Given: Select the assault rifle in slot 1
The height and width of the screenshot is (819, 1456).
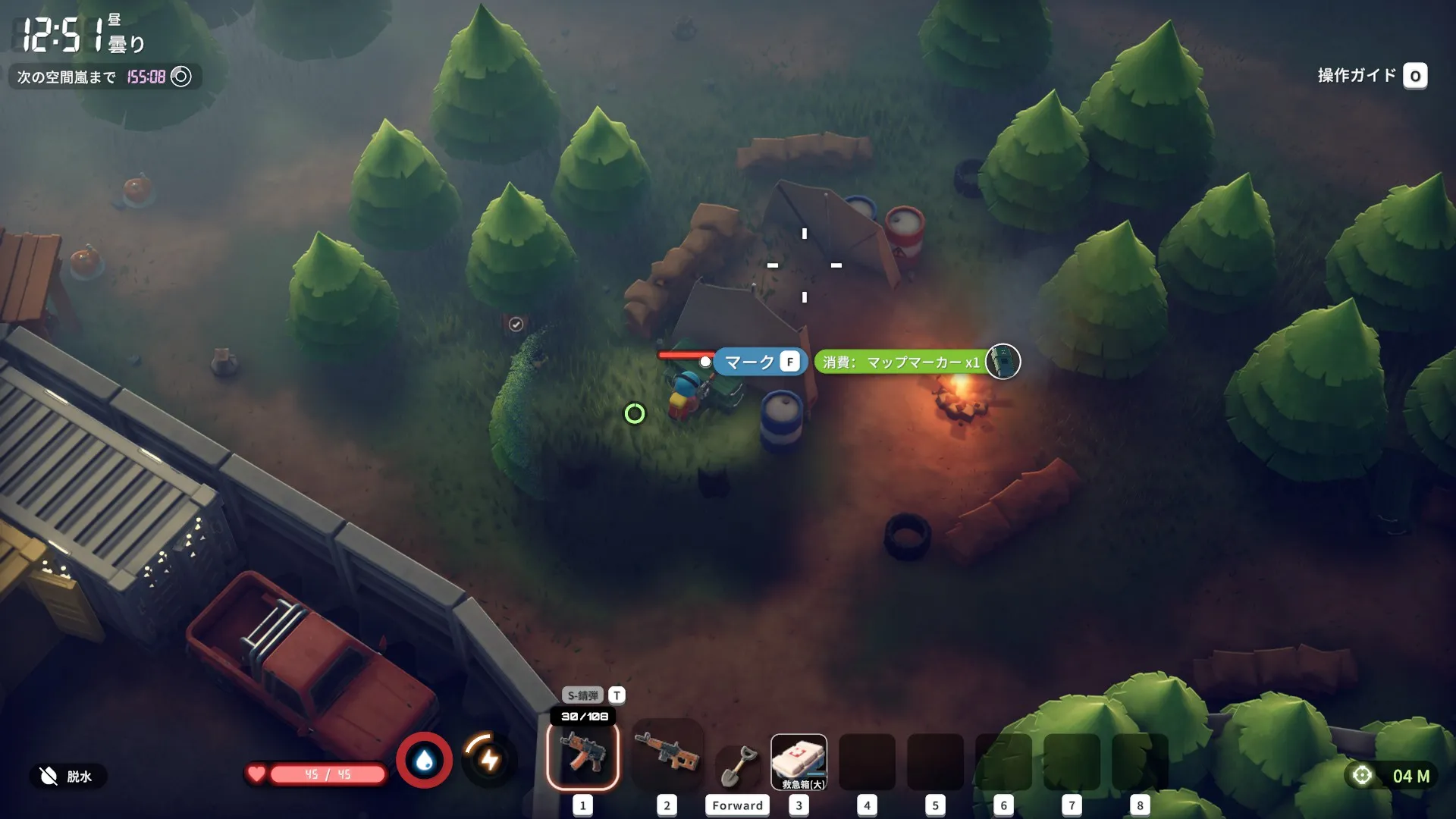Looking at the screenshot, I should (x=582, y=755).
